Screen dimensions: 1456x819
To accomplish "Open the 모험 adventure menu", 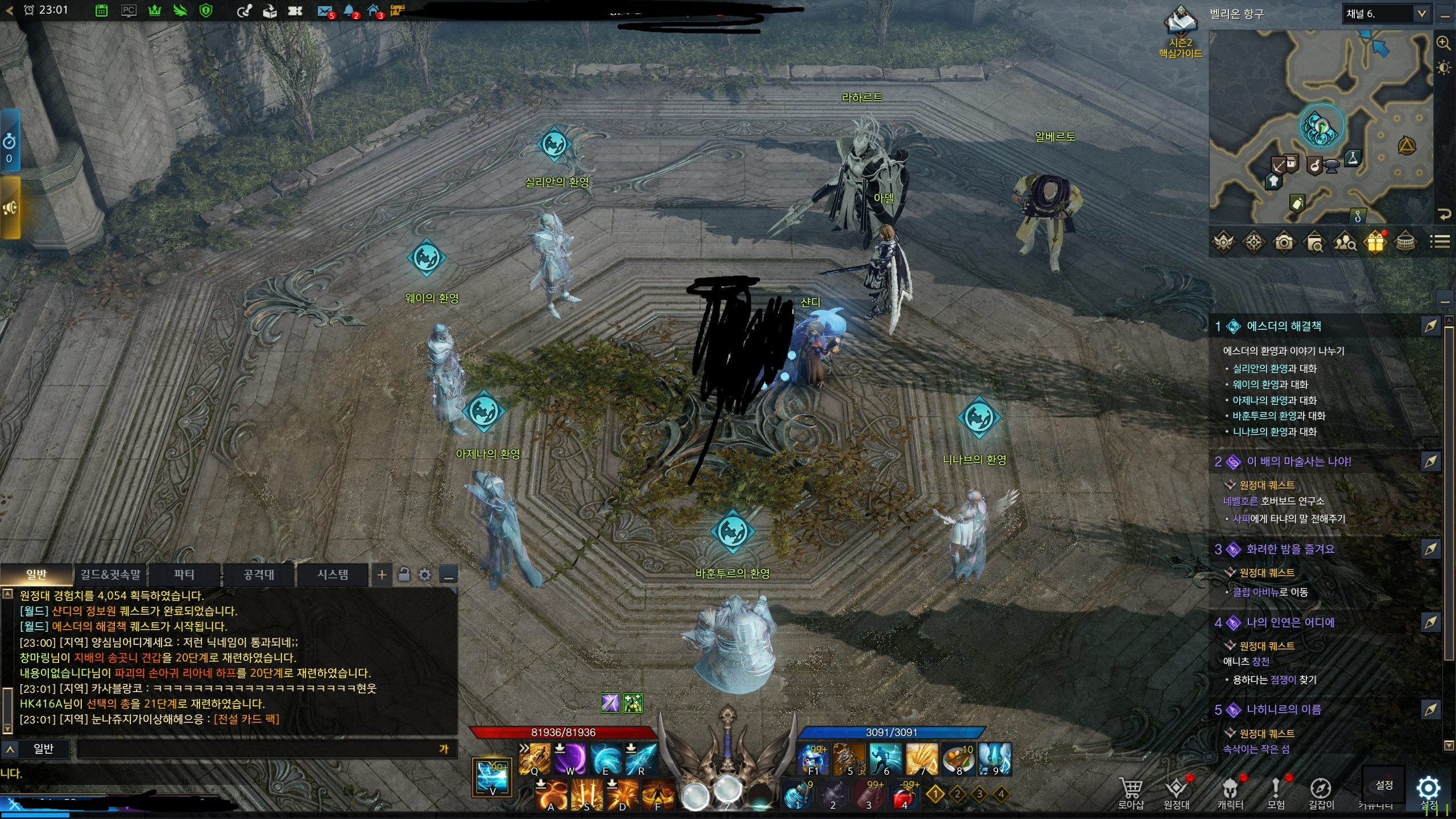I will tap(1276, 792).
